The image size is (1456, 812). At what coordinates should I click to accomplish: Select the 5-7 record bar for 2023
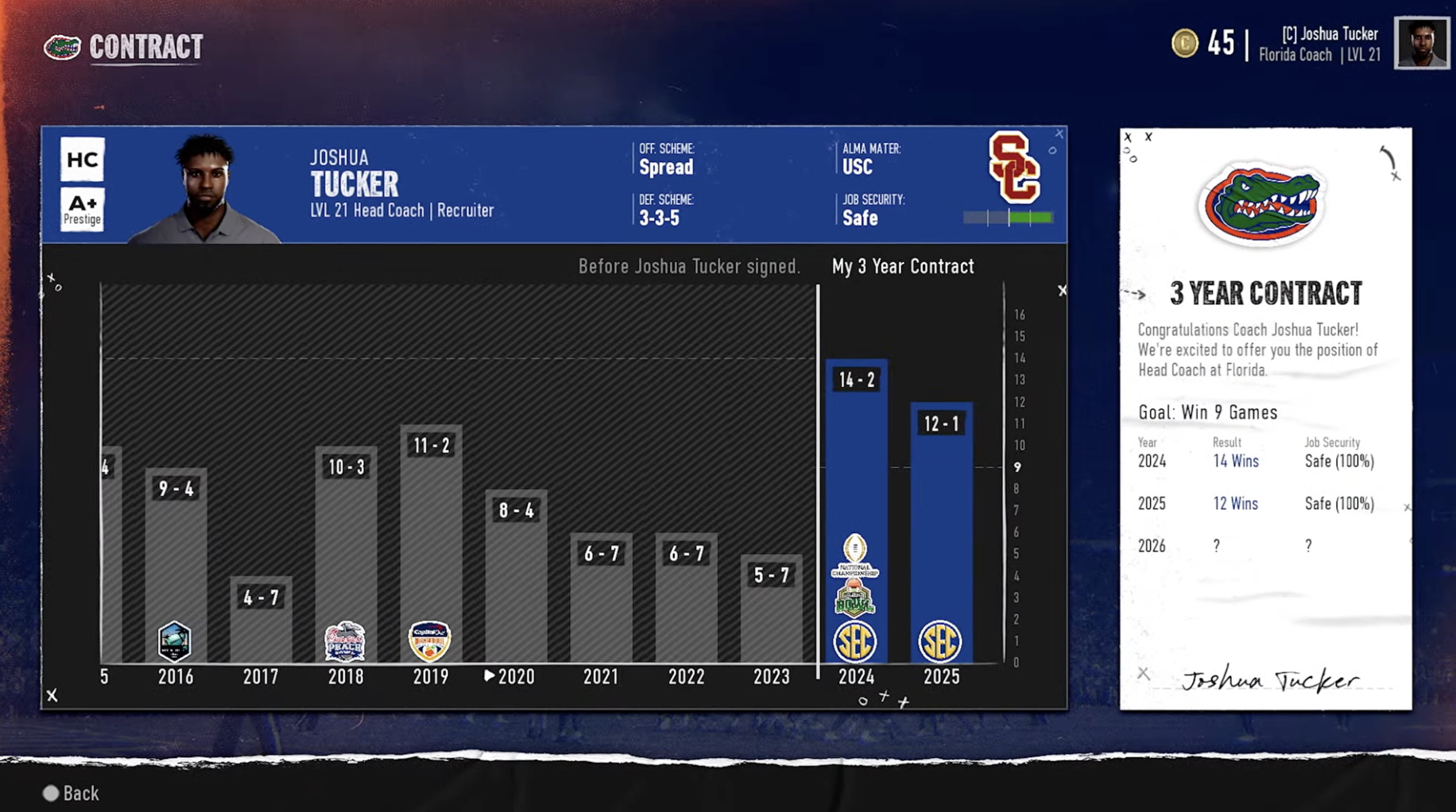click(769, 612)
